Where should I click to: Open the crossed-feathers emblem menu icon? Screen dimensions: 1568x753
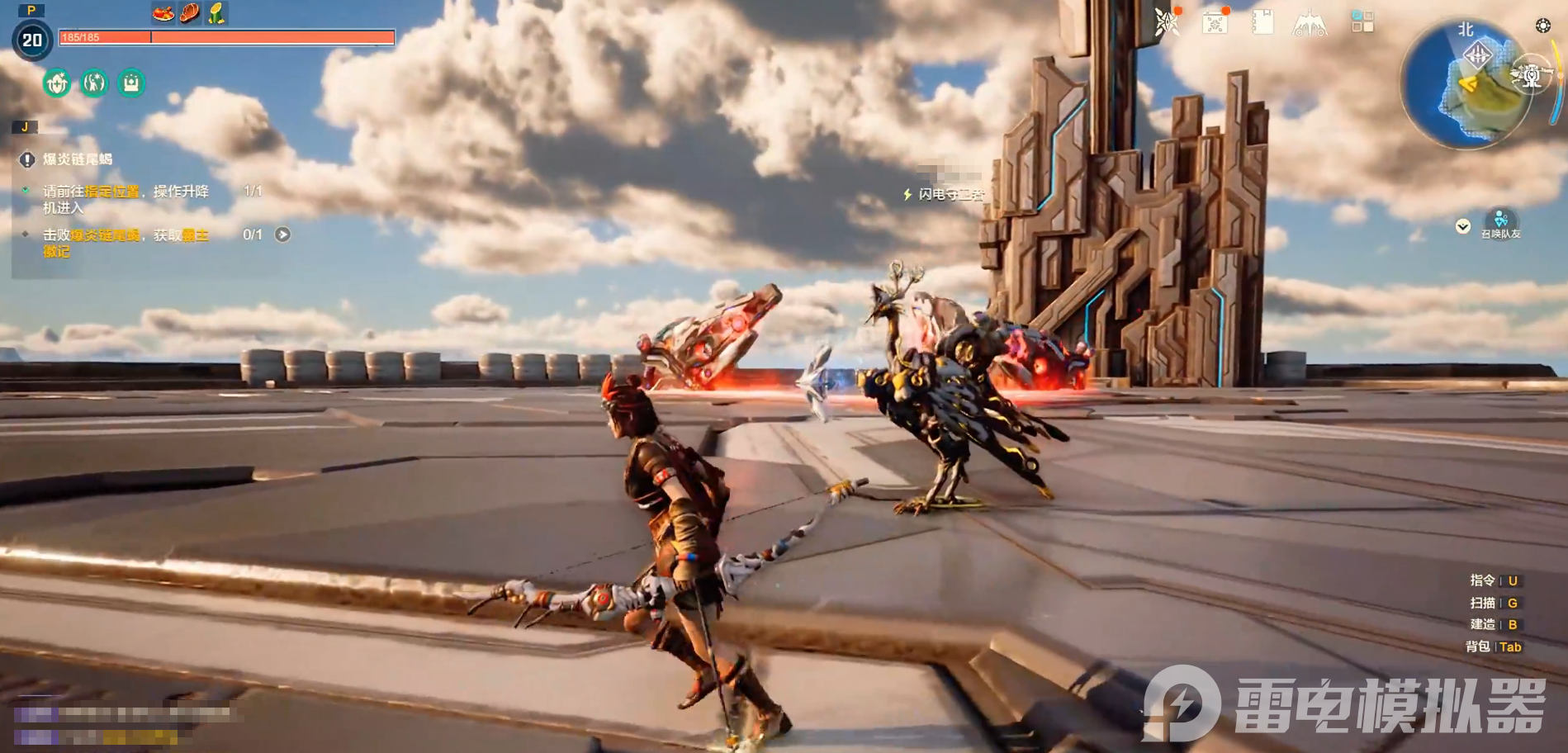(1167, 22)
